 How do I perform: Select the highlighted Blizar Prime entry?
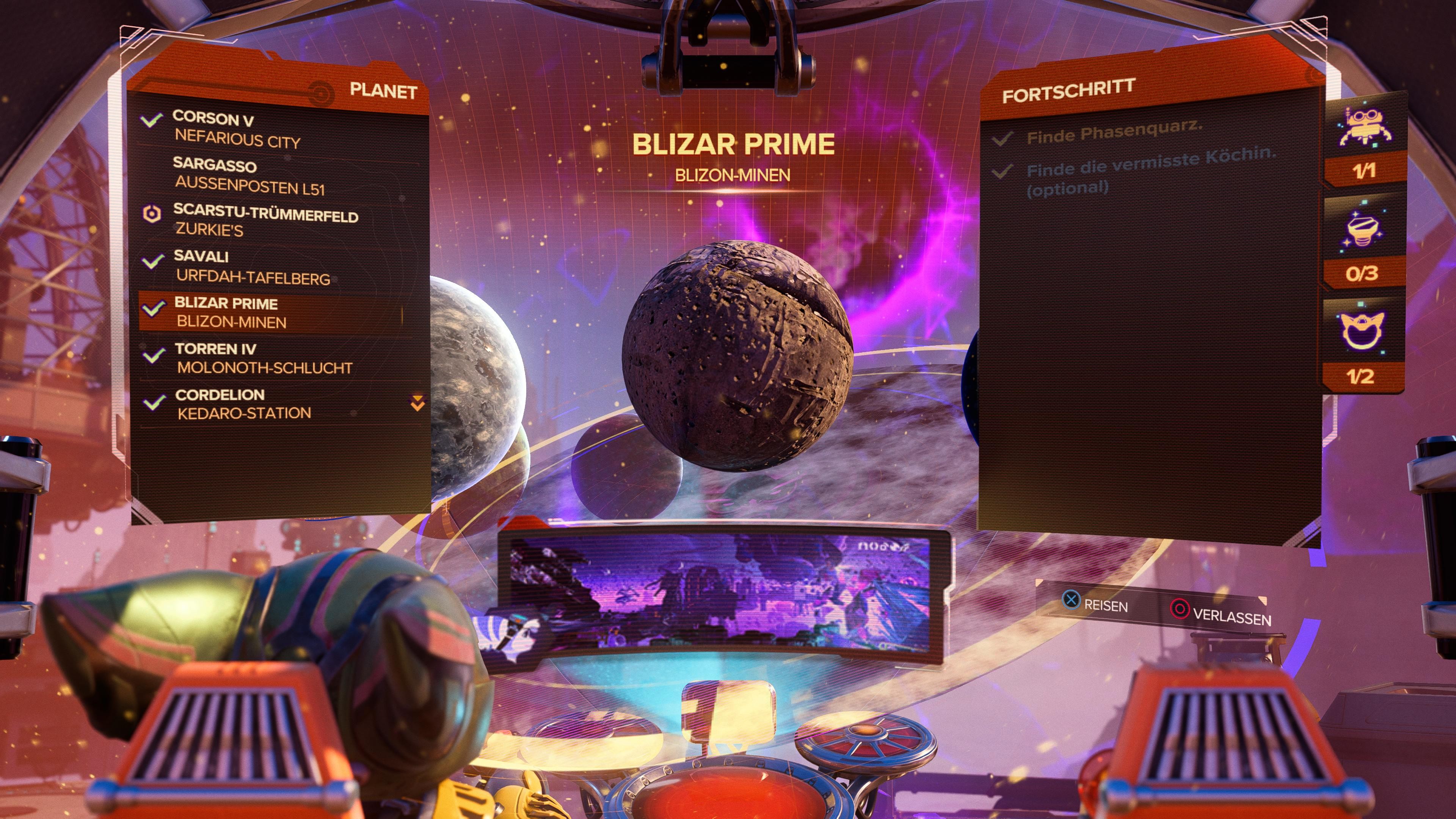point(232,312)
